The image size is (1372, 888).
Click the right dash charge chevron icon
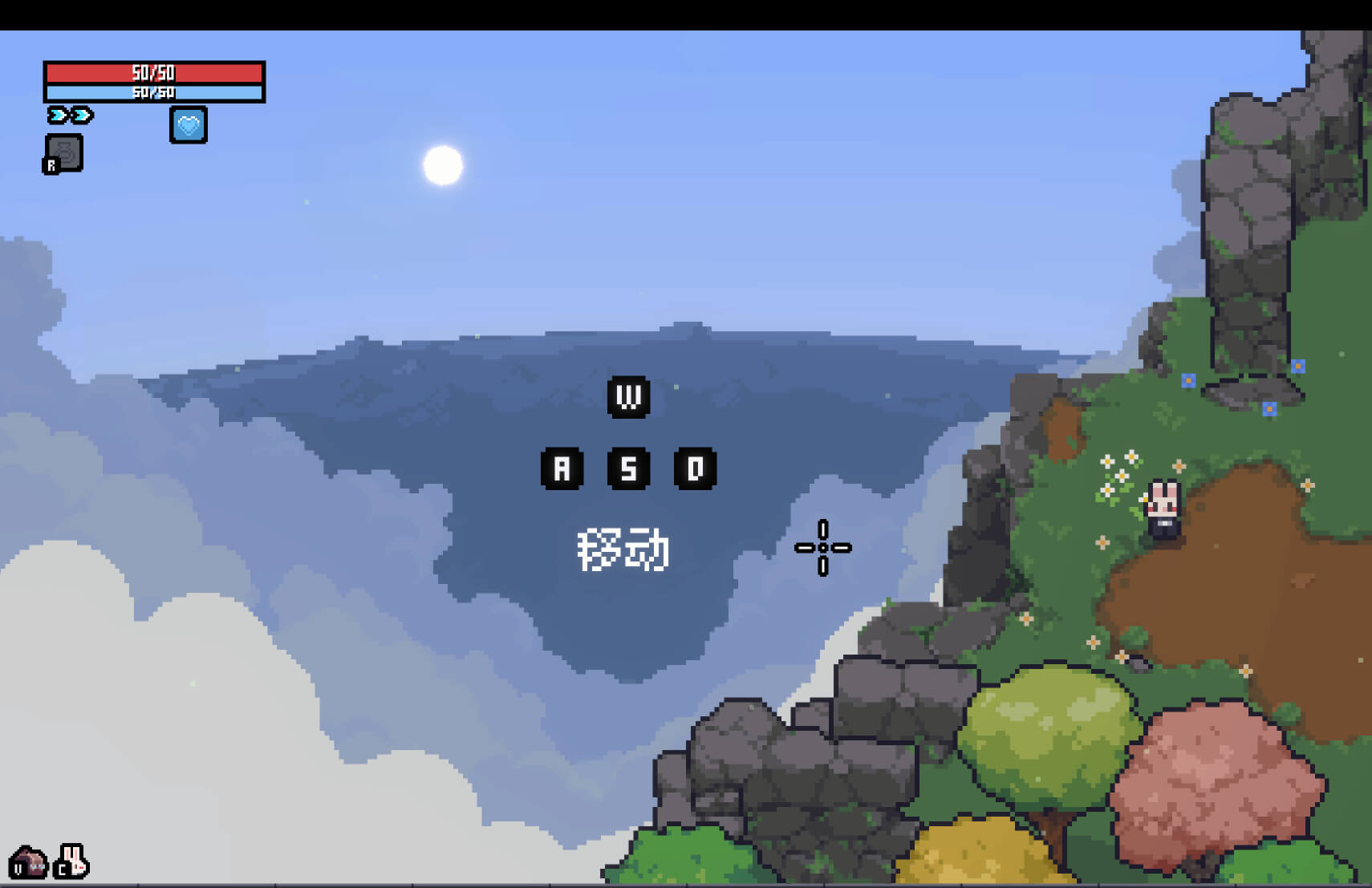click(80, 115)
